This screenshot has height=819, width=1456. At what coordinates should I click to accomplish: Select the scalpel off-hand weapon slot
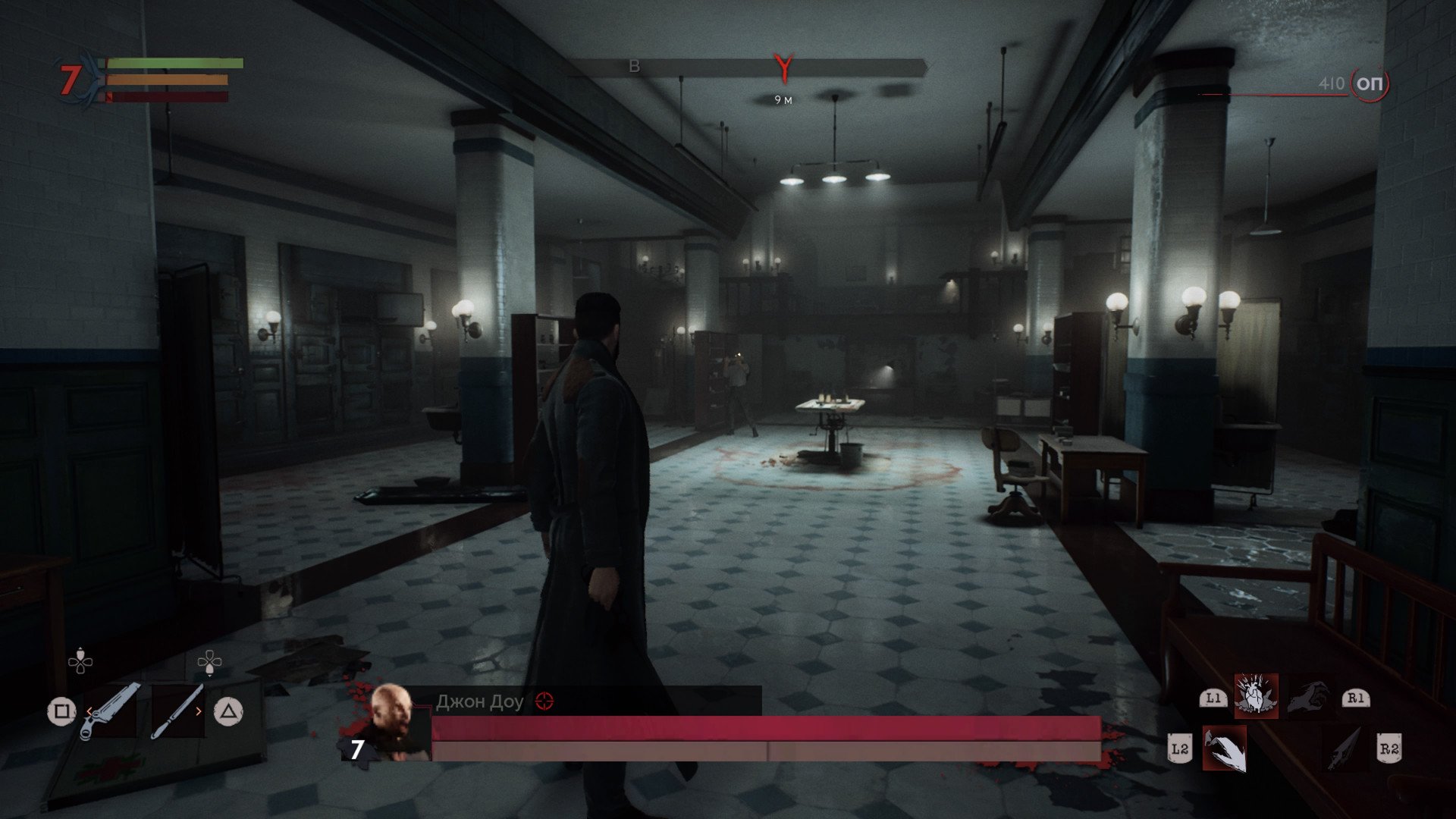tap(177, 711)
